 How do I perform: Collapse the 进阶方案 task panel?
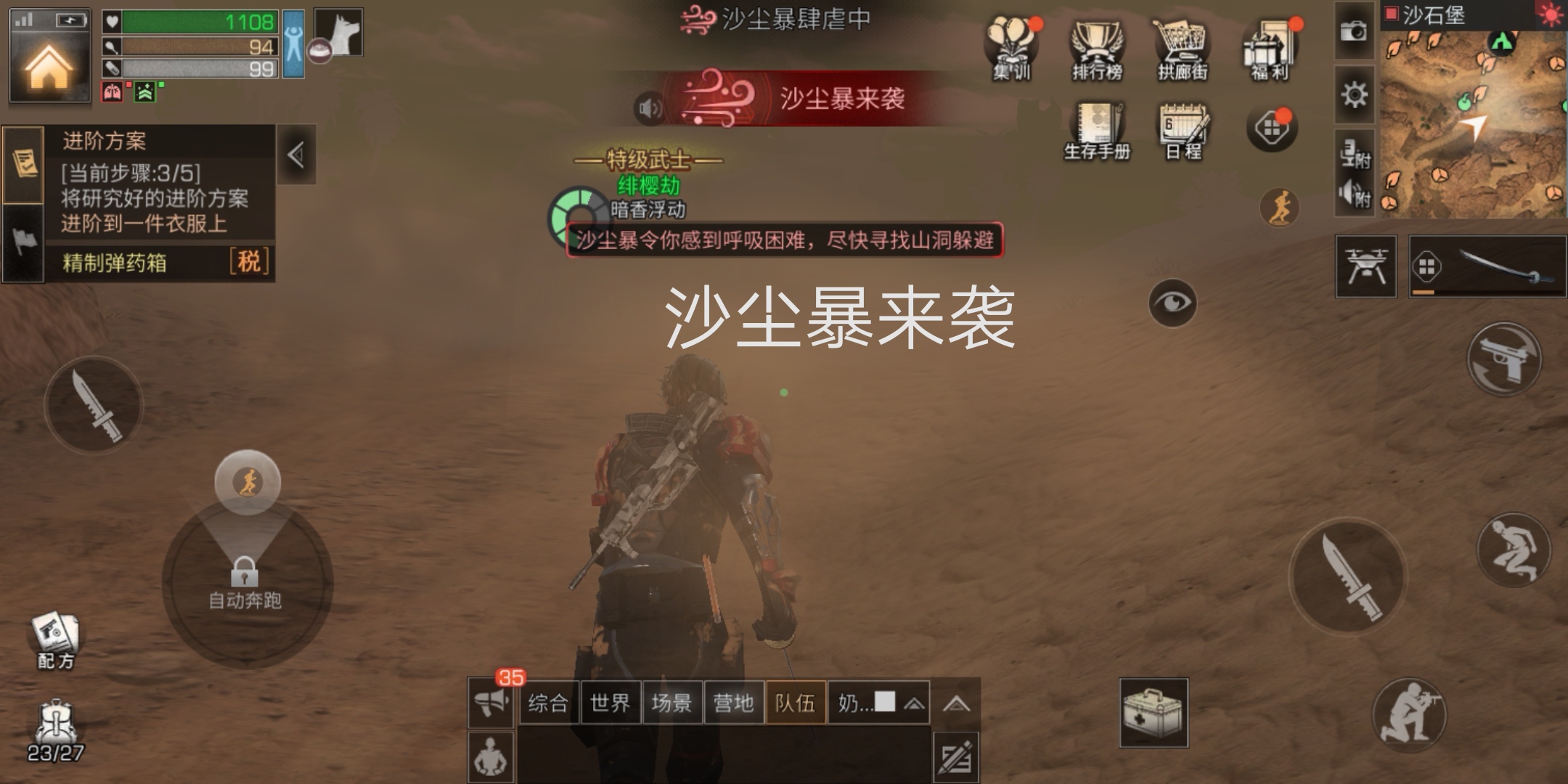click(x=296, y=155)
